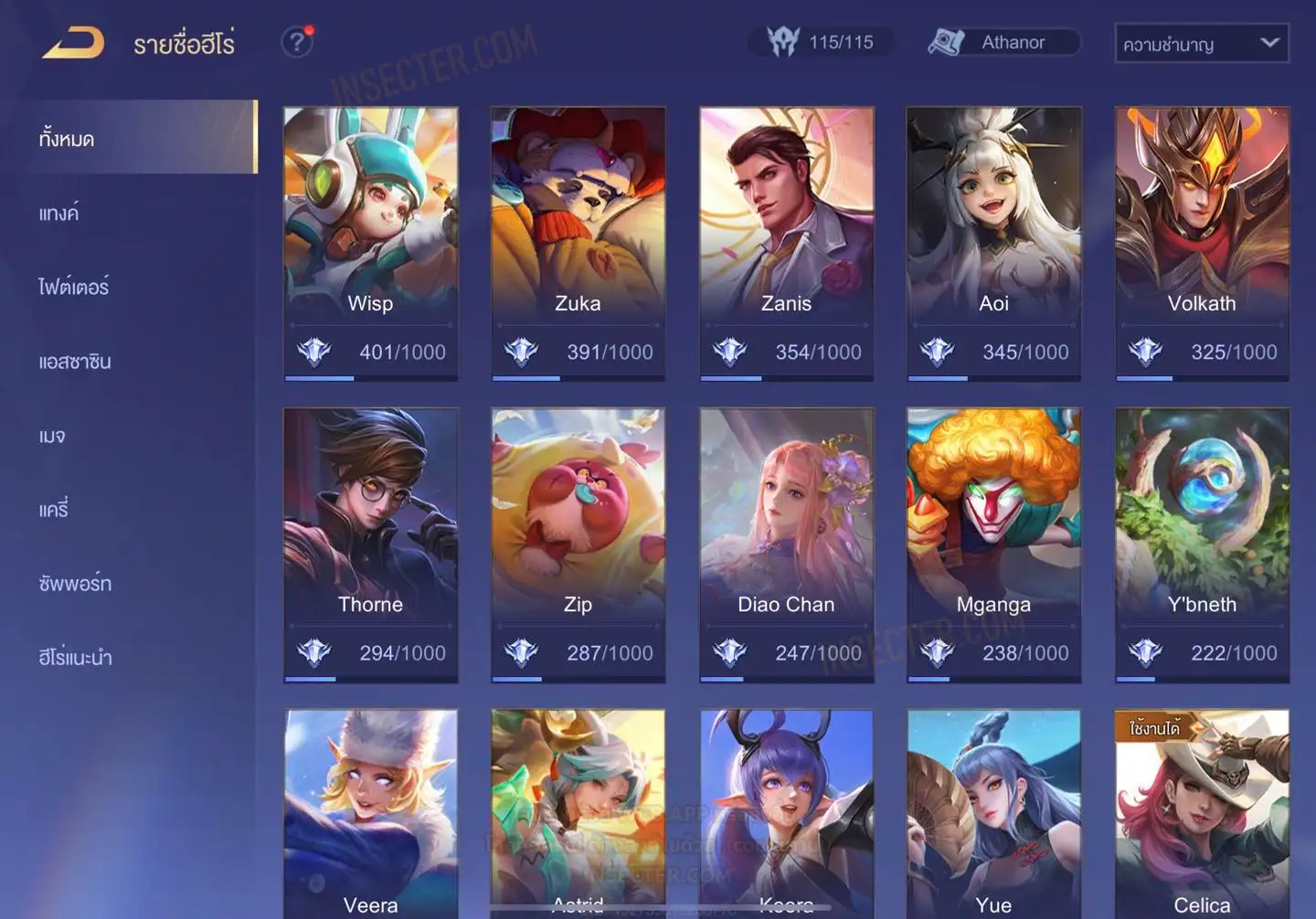Open Zuka's hero card
The image size is (1316, 919).
point(578,242)
